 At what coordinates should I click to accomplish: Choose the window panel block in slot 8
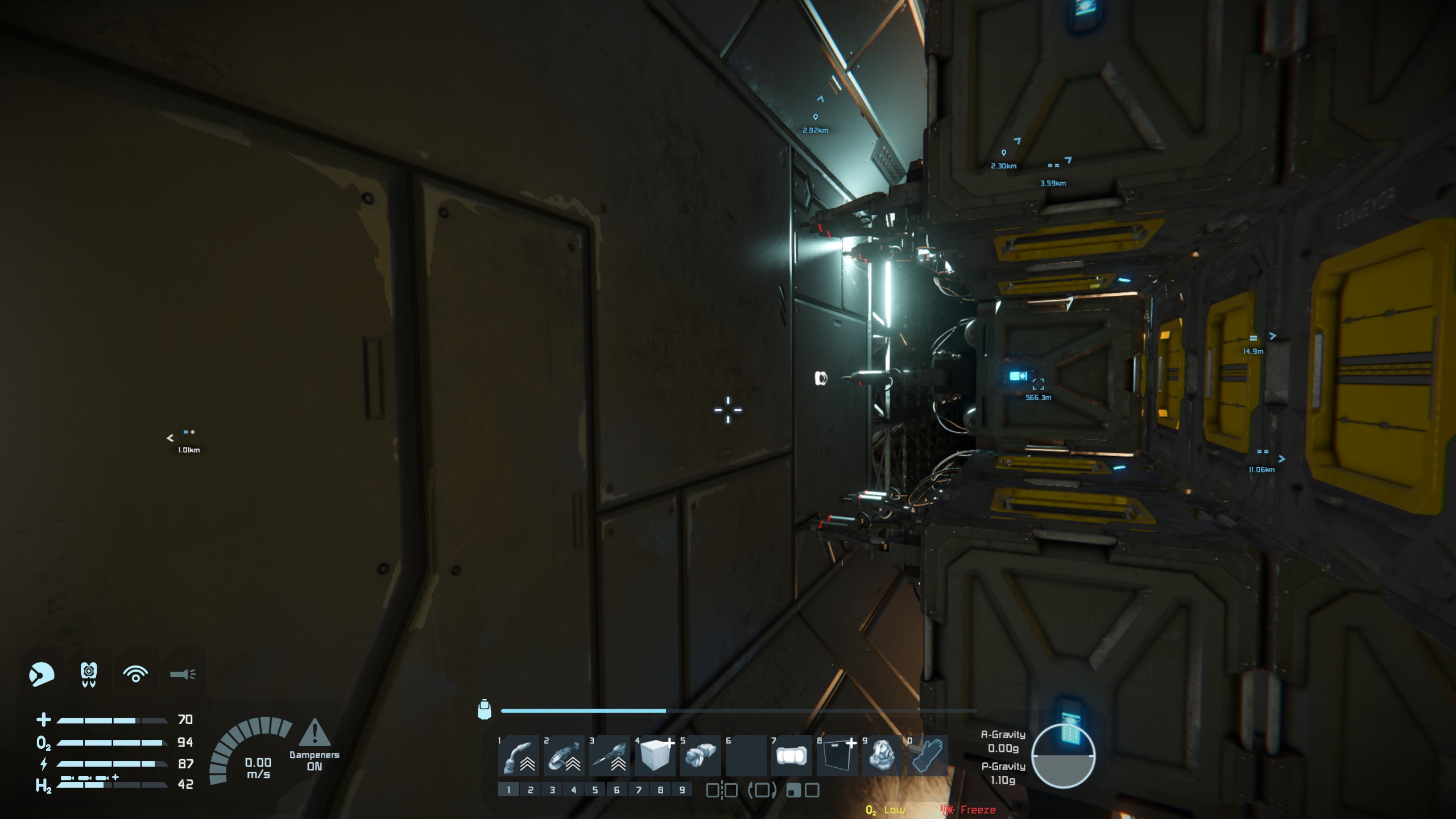(x=837, y=756)
